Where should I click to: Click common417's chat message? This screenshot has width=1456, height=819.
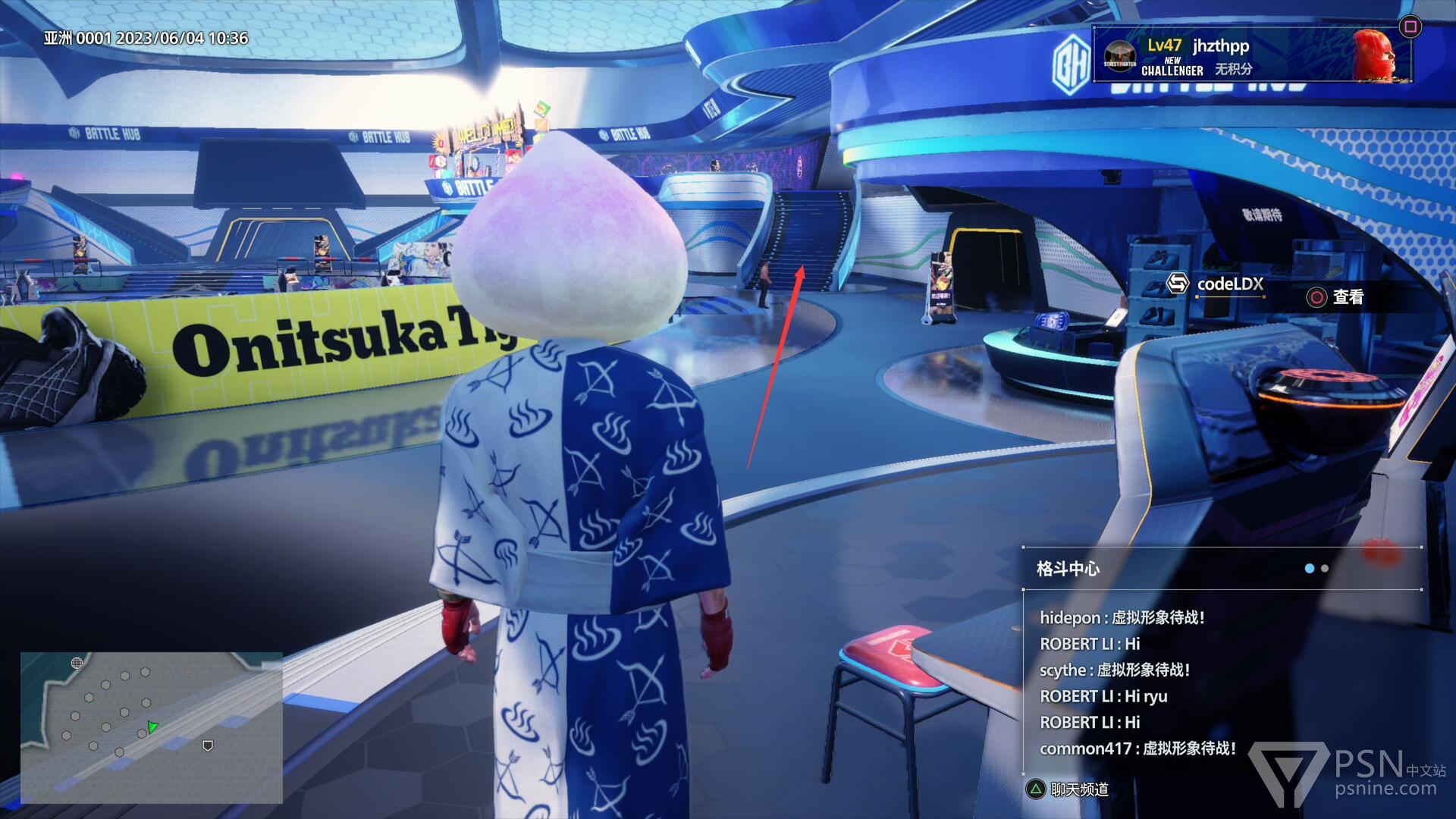point(1137,748)
